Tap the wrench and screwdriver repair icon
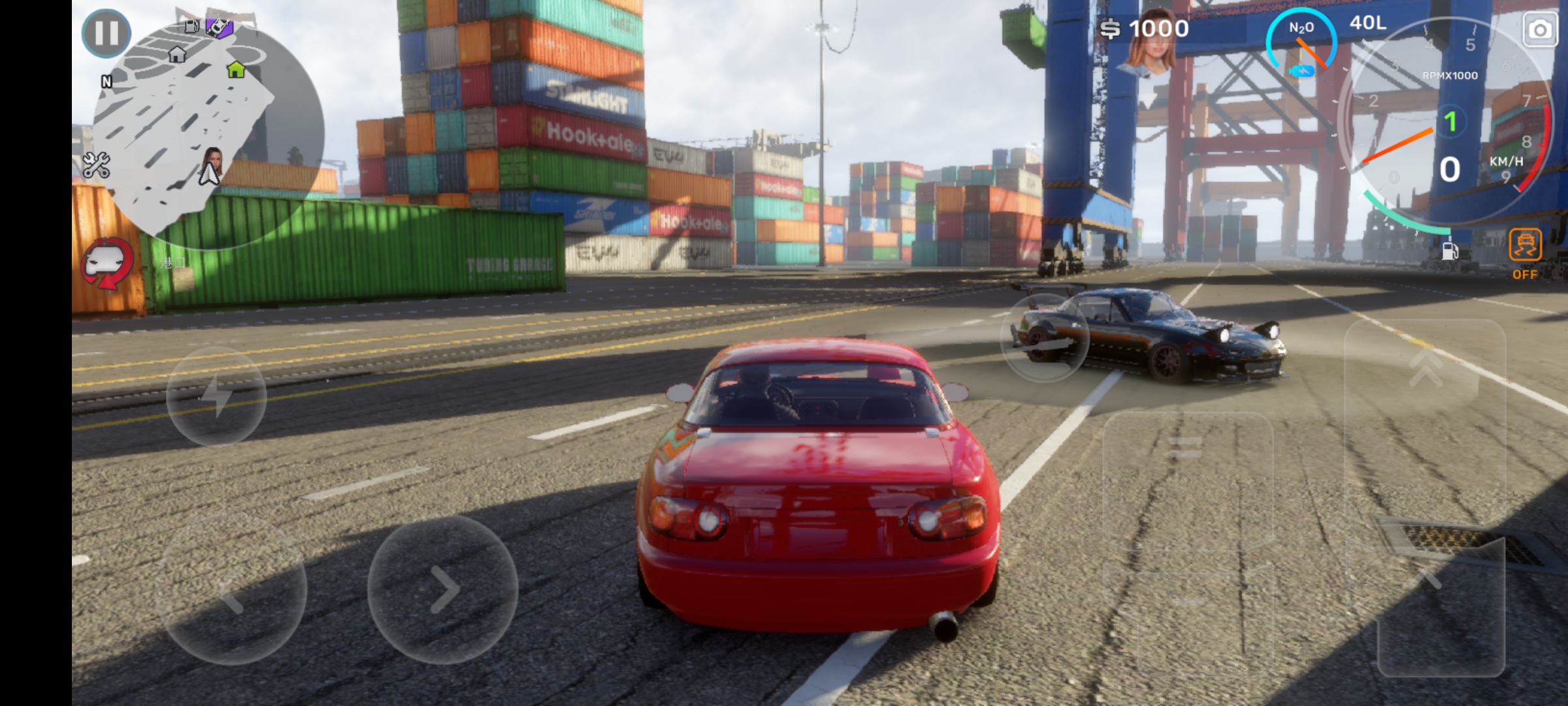 click(96, 166)
